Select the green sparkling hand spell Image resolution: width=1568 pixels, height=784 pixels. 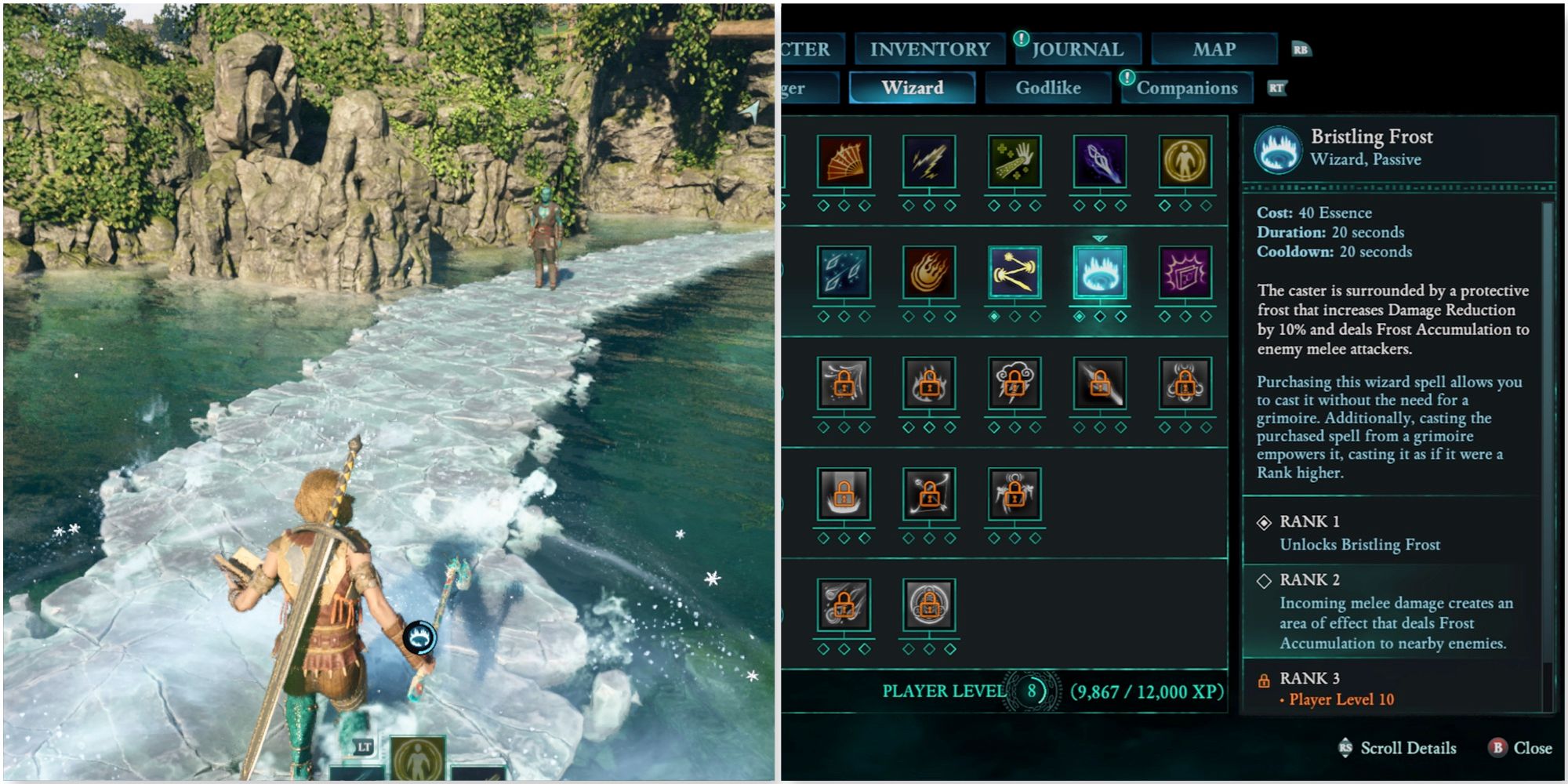click(x=1014, y=162)
